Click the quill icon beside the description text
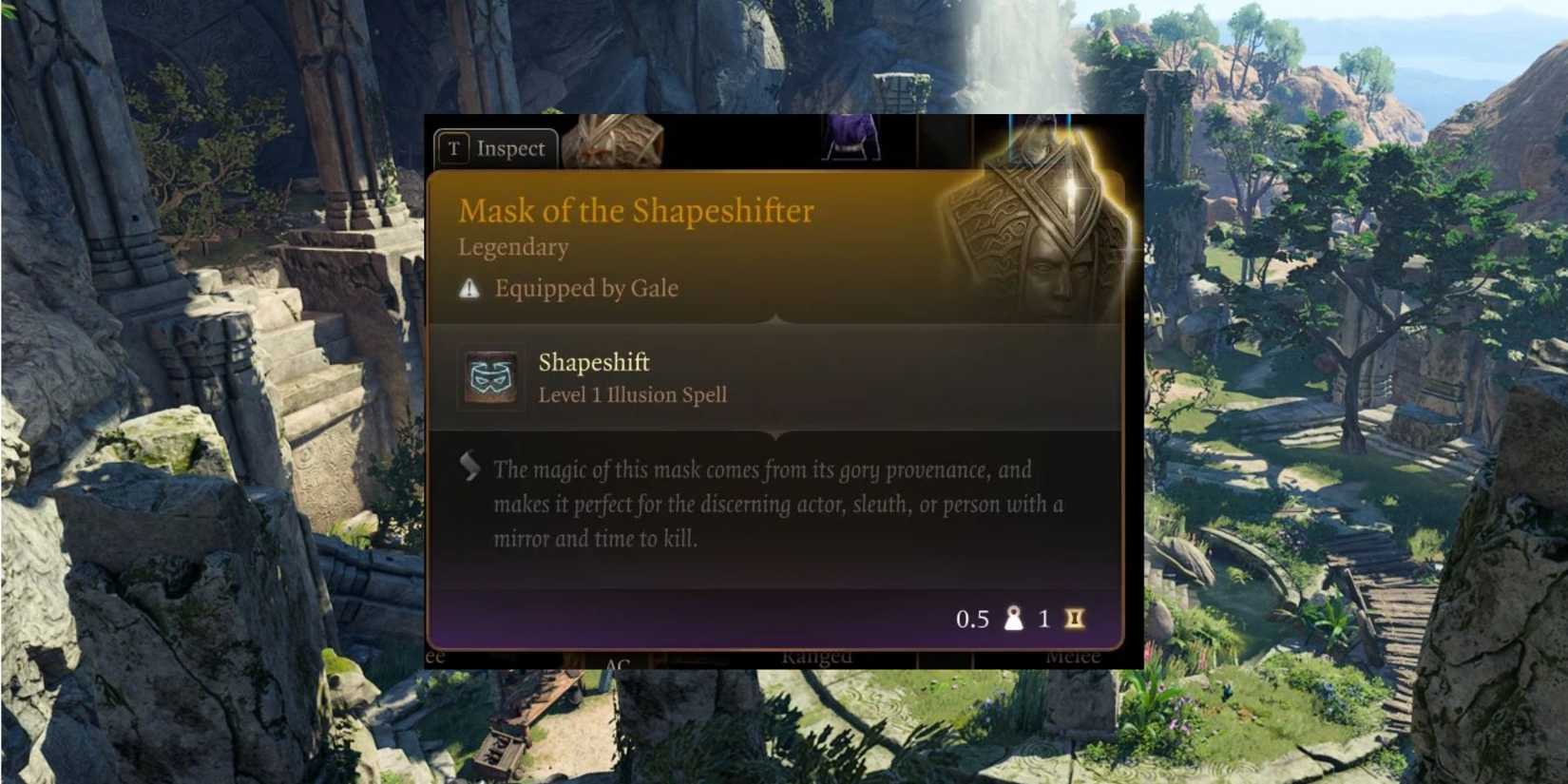The height and width of the screenshot is (784, 1568). point(468,466)
